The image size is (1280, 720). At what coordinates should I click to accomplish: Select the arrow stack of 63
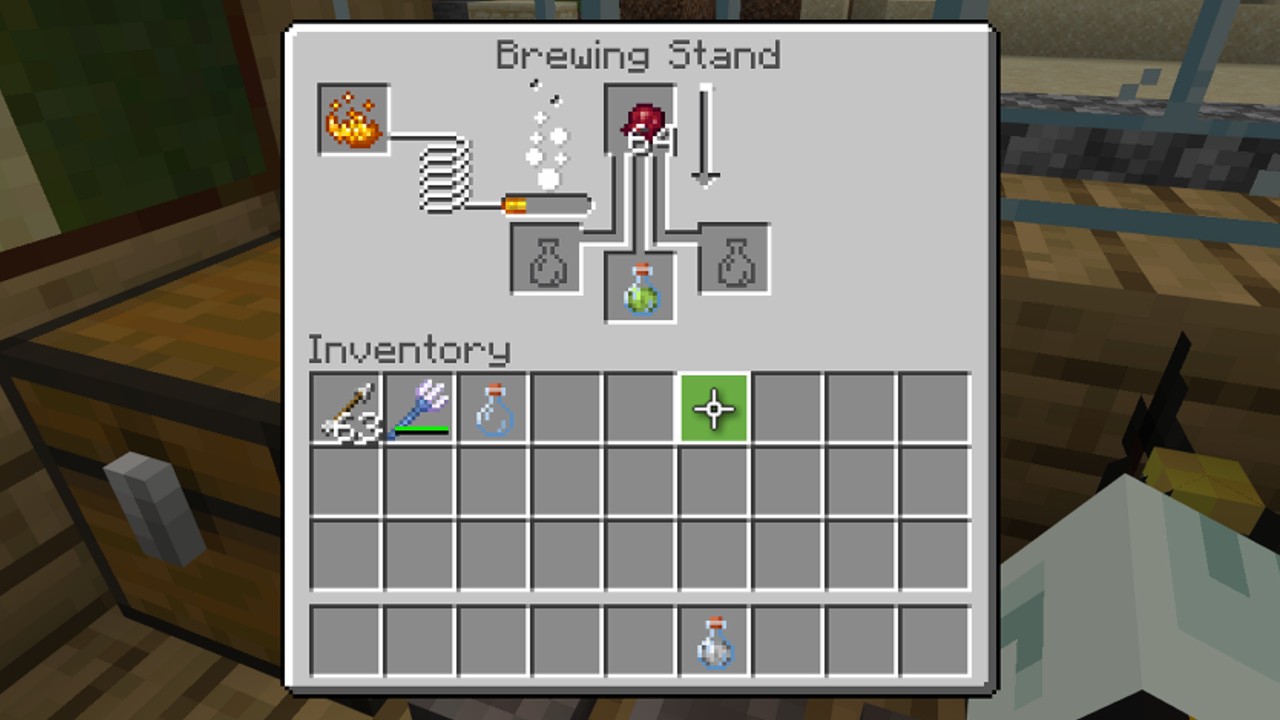tap(347, 408)
